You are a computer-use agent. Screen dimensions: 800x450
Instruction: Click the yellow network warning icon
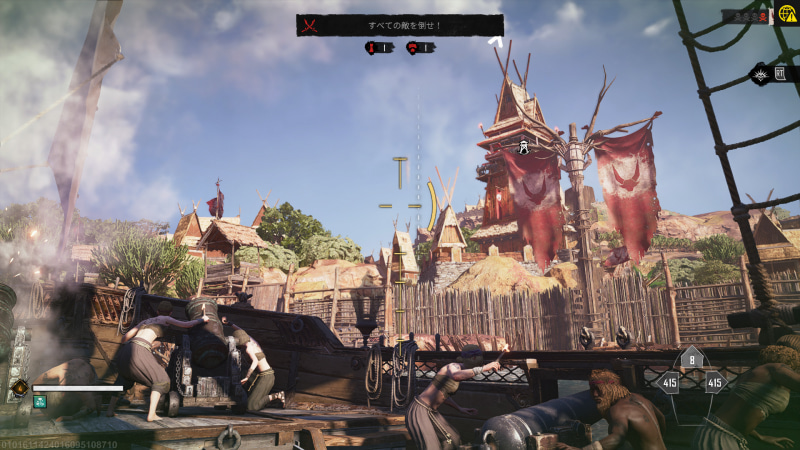787,14
